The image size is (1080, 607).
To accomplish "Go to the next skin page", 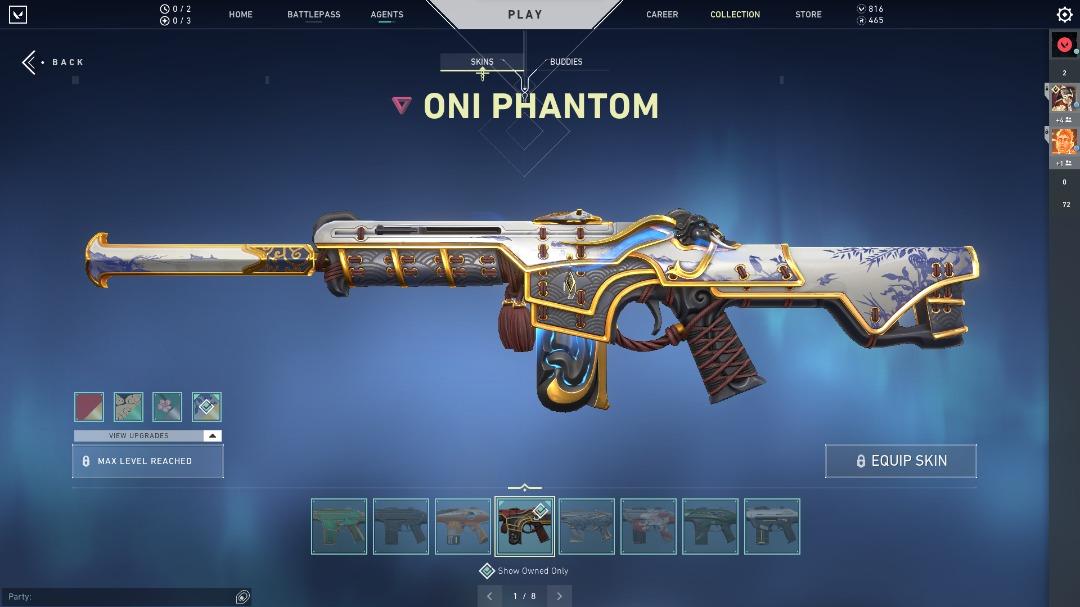I will 559,596.
